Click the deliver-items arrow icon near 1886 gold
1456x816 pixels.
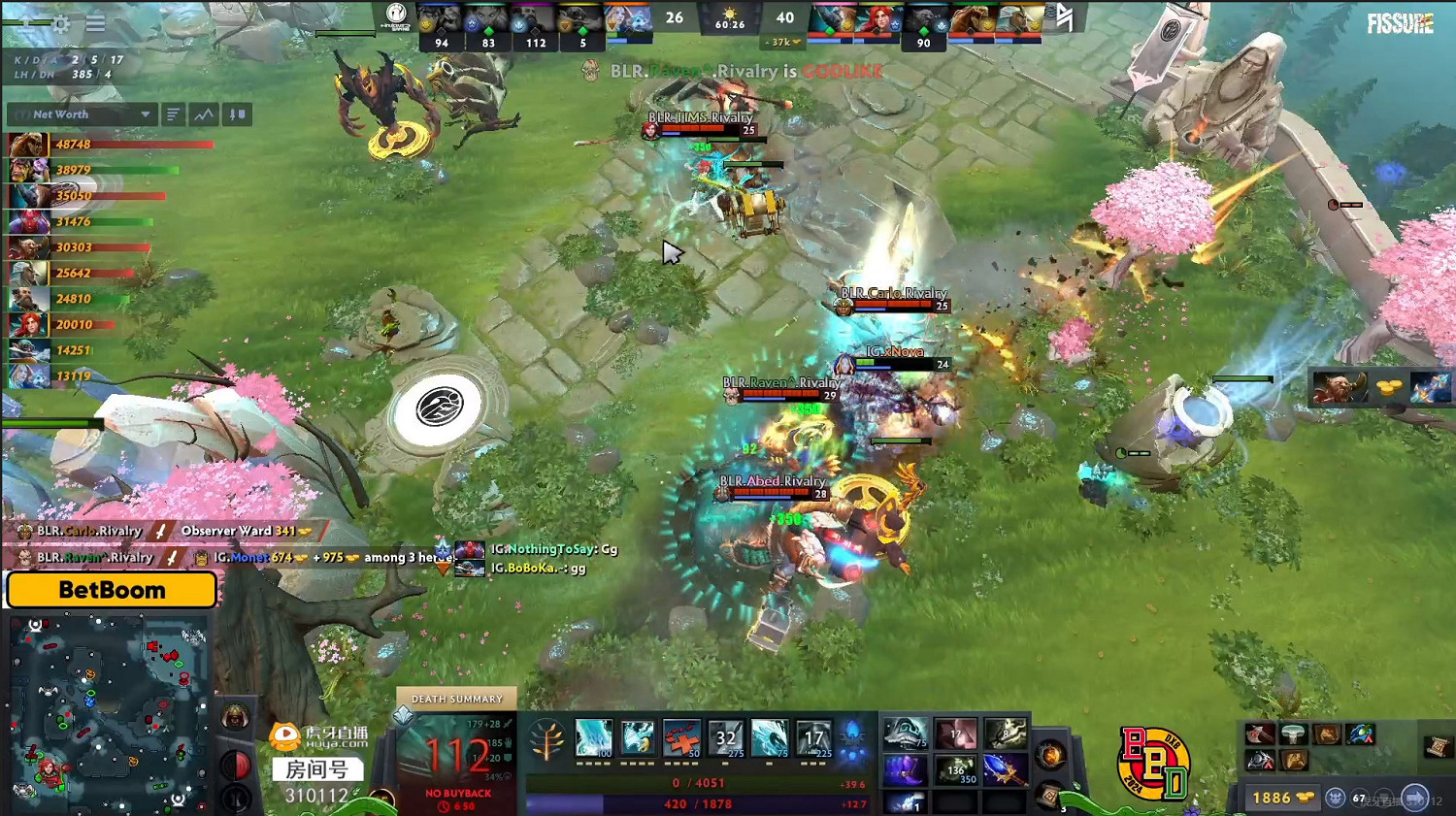coord(1415,797)
